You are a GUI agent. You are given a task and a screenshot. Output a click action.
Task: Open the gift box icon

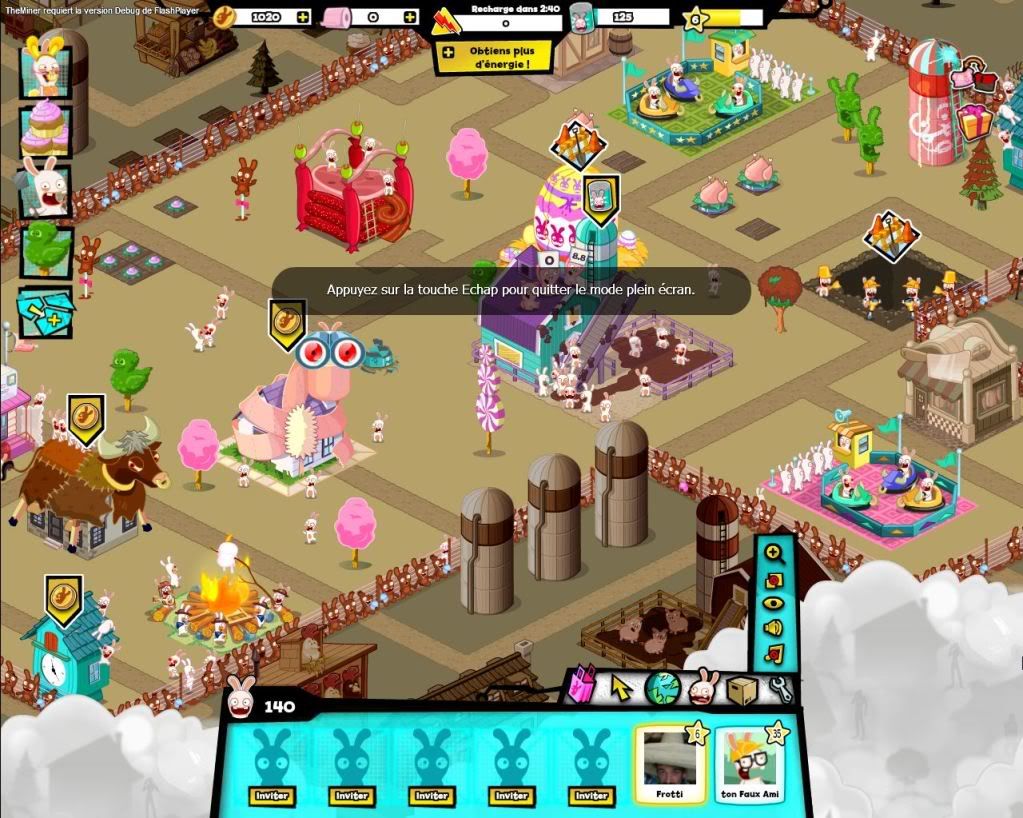[973, 122]
